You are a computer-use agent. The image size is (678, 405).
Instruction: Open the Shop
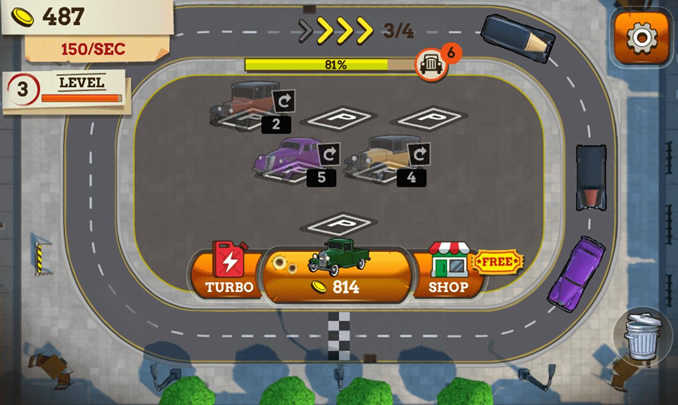click(448, 271)
